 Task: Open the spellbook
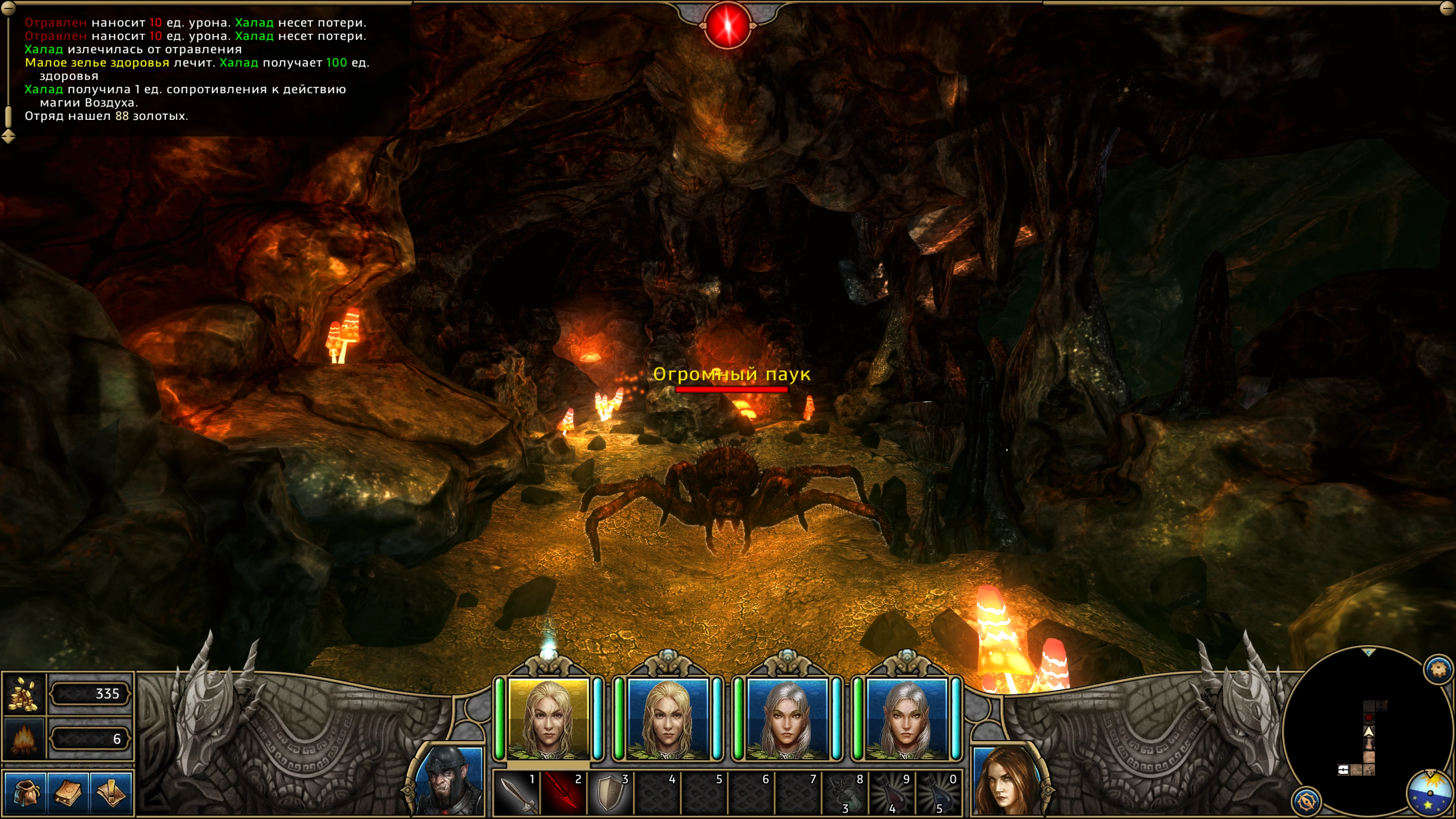coord(68,792)
